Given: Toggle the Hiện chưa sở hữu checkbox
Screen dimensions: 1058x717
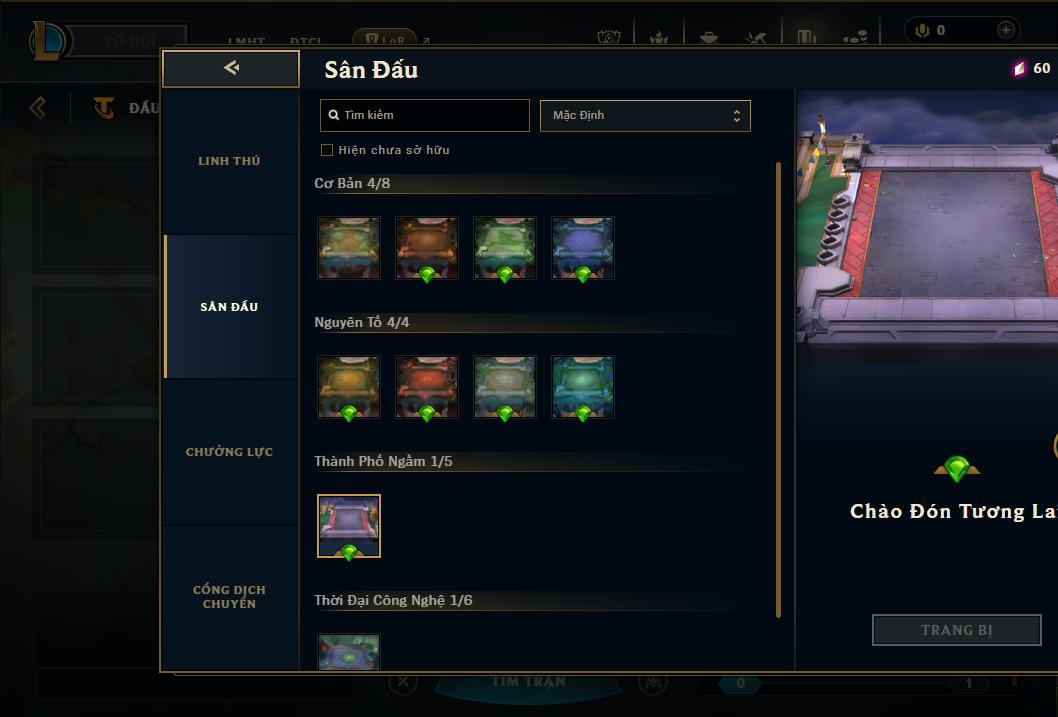Looking at the screenshot, I should coord(327,150).
